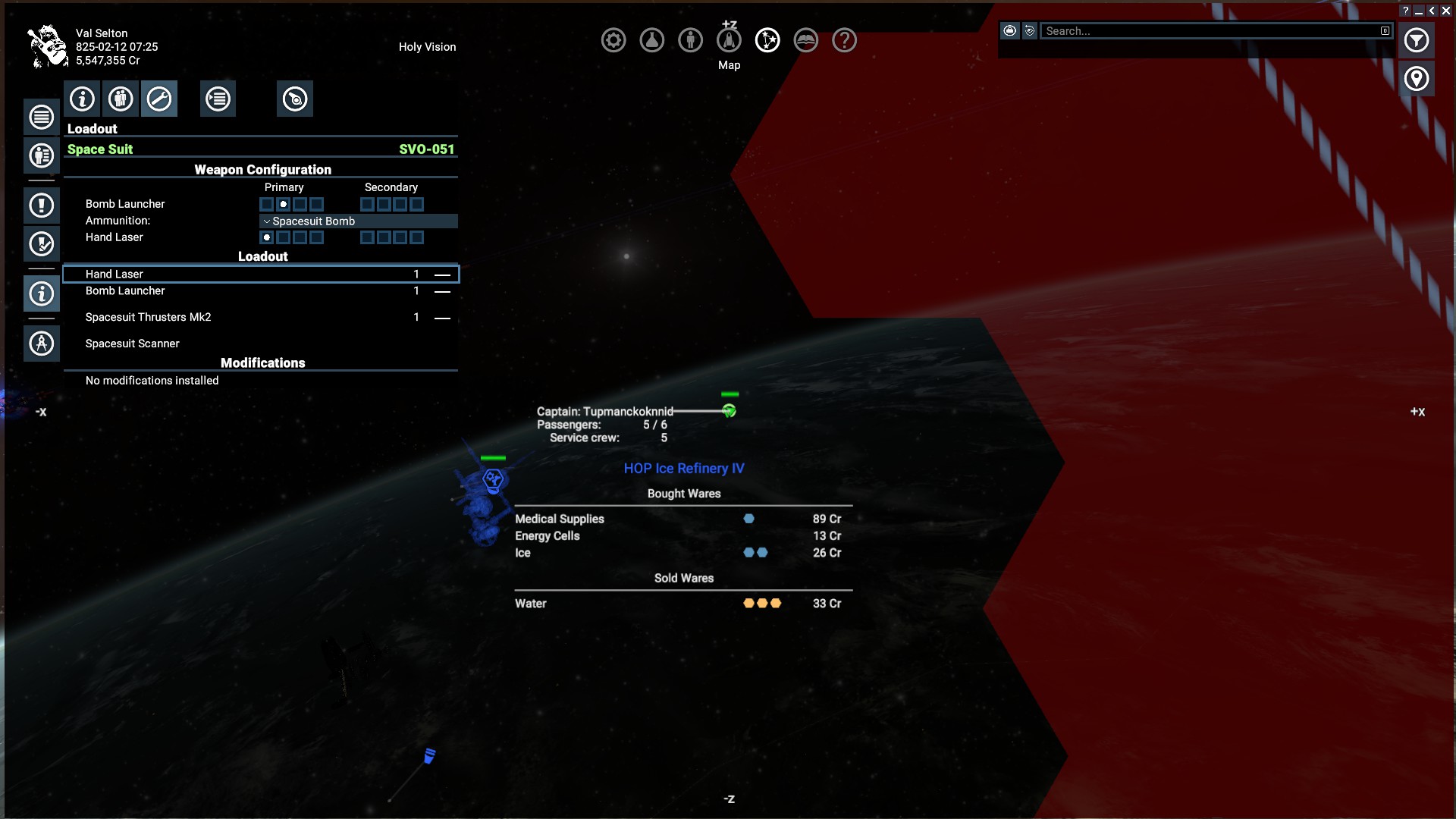Open the map location pin button
The width and height of the screenshot is (1456, 819).
pos(1416,79)
